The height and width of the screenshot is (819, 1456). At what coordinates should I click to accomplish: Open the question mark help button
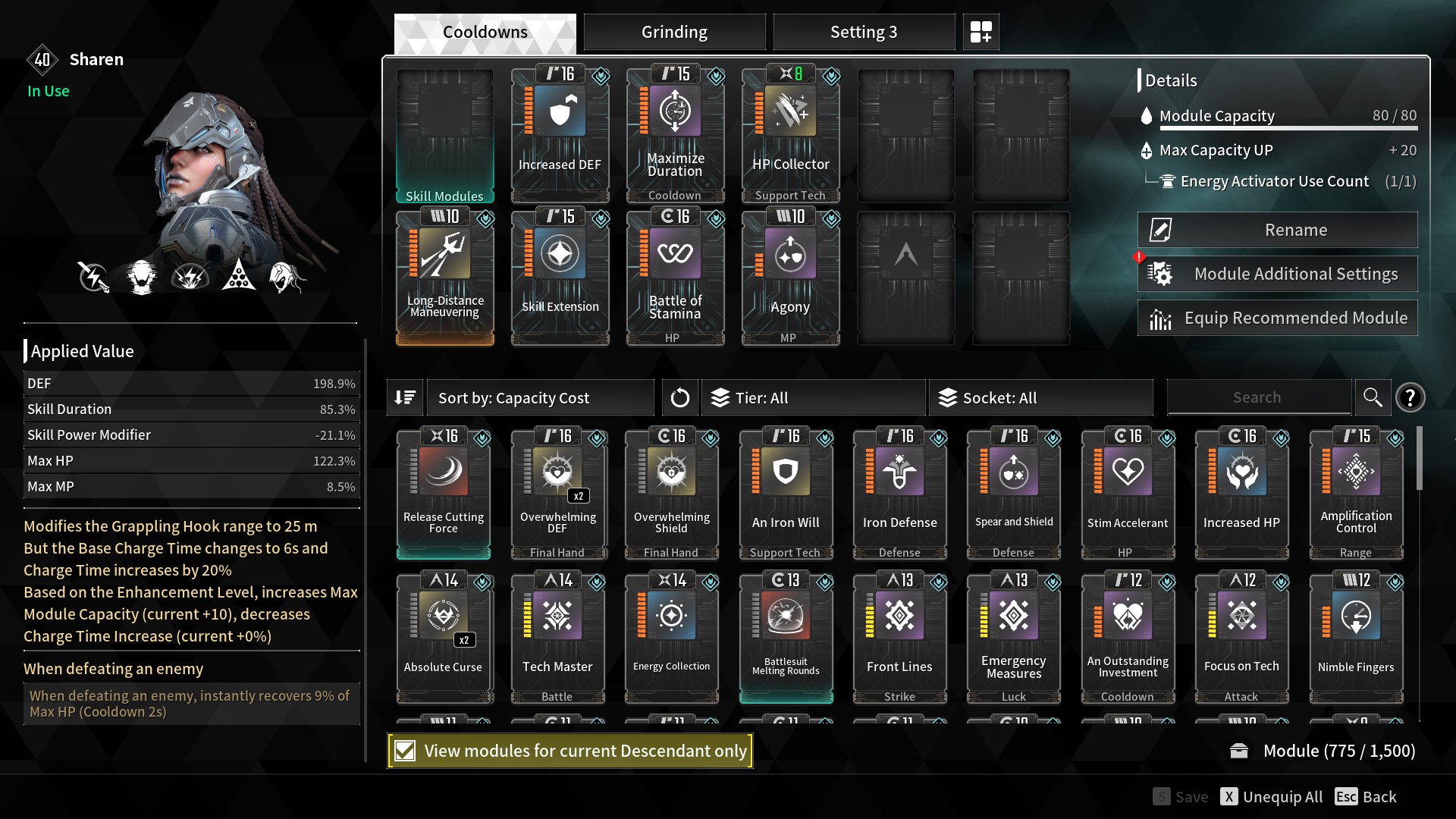pyautogui.click(x=1410, y=397)
